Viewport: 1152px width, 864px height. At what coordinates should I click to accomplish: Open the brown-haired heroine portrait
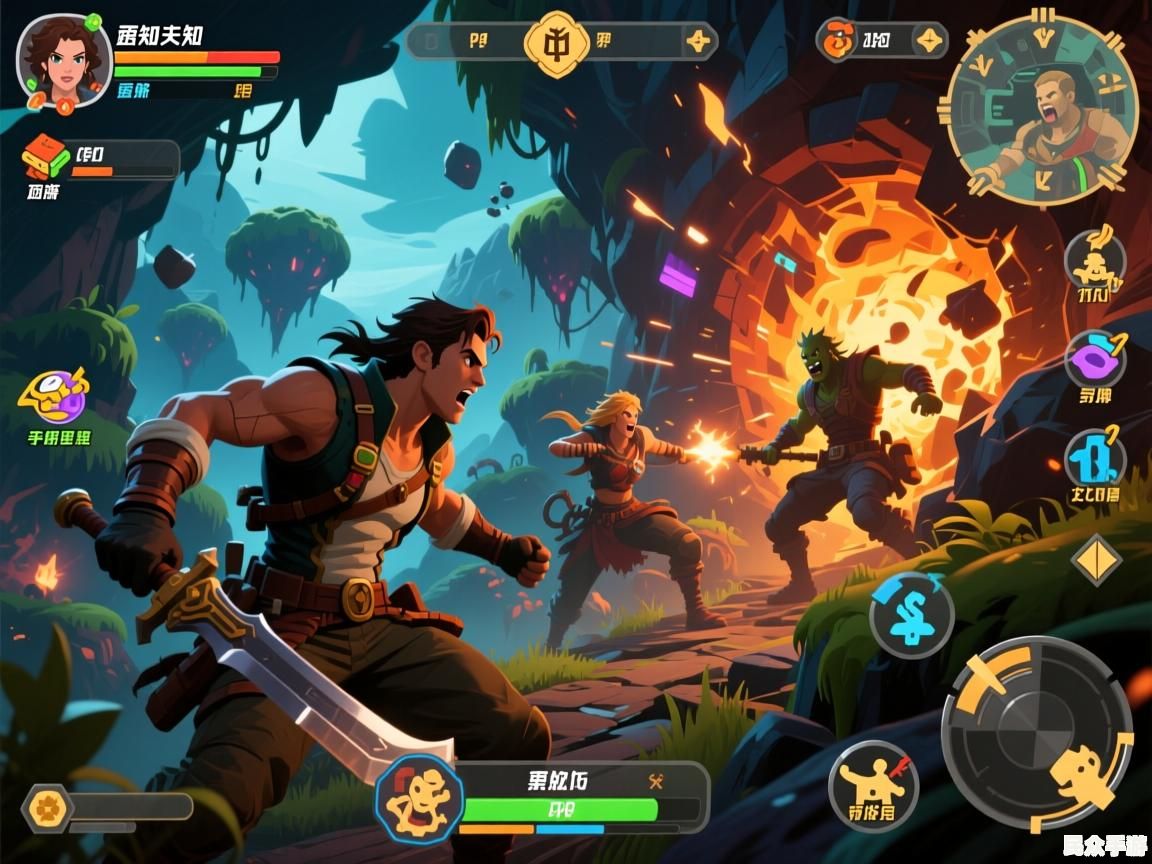click(x=62, y=60)
